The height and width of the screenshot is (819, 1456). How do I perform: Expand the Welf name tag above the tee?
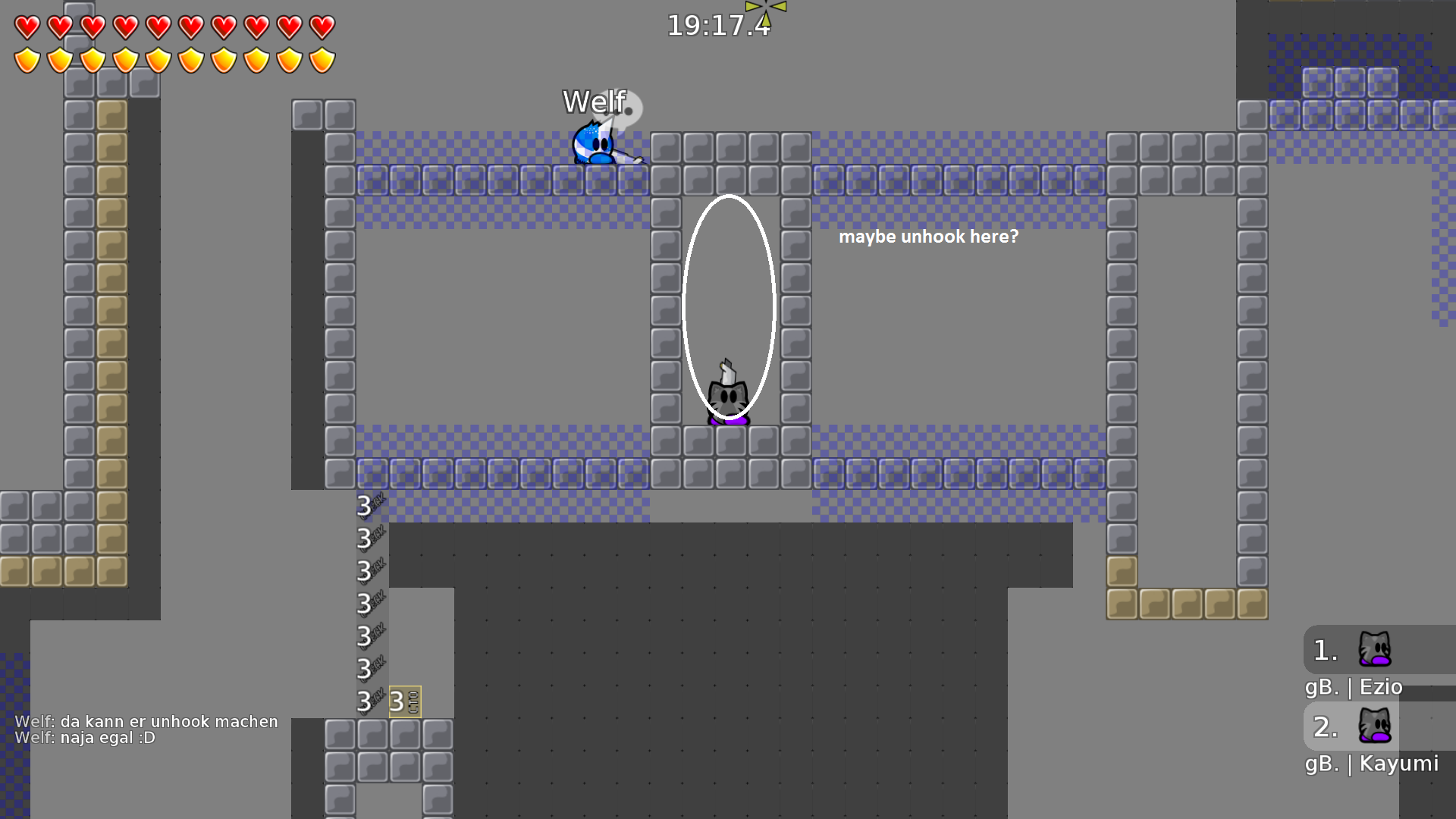click(595, 100)
